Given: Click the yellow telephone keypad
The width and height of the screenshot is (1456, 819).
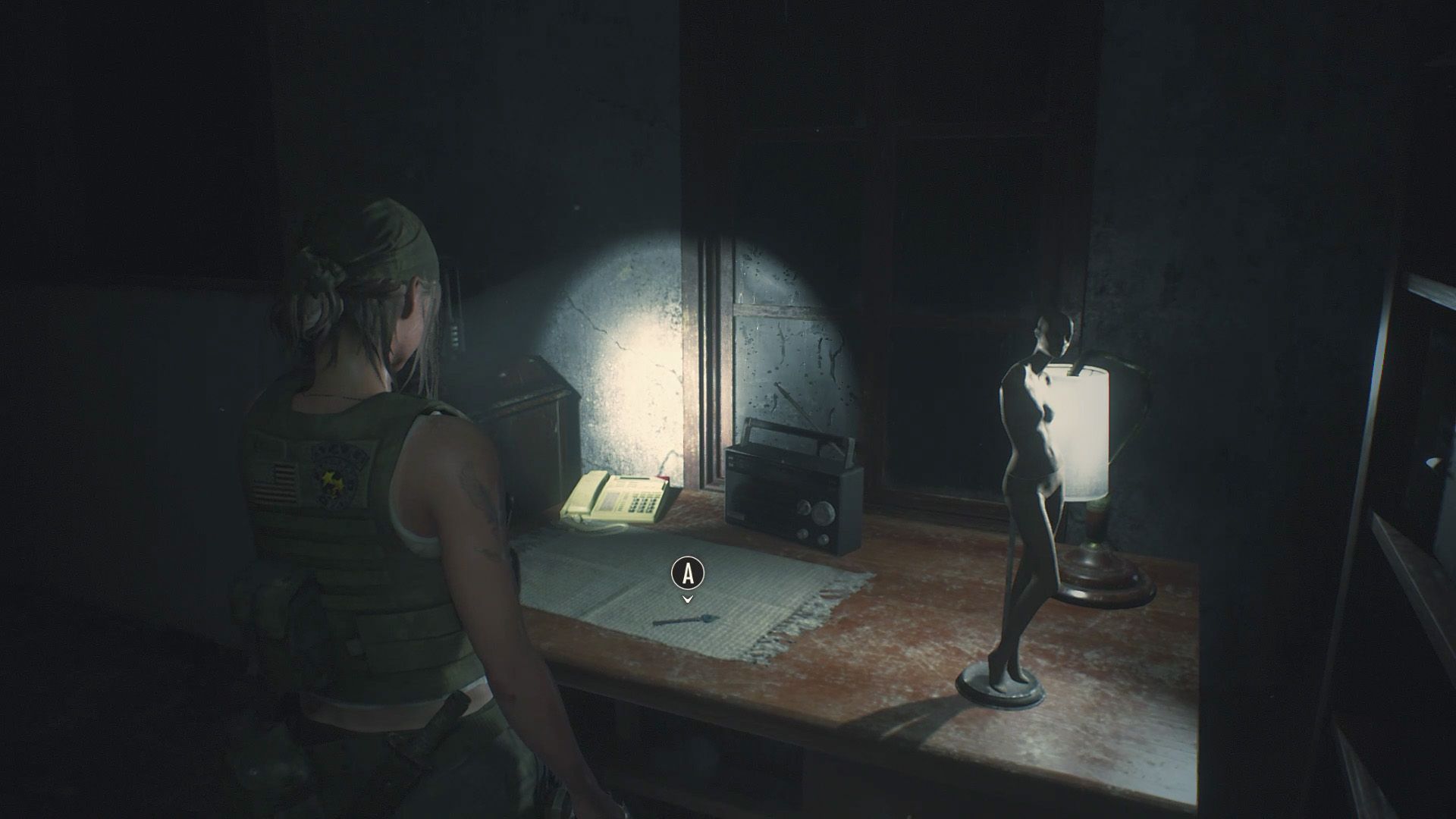Looking at the screenshot, I should 643,504.
